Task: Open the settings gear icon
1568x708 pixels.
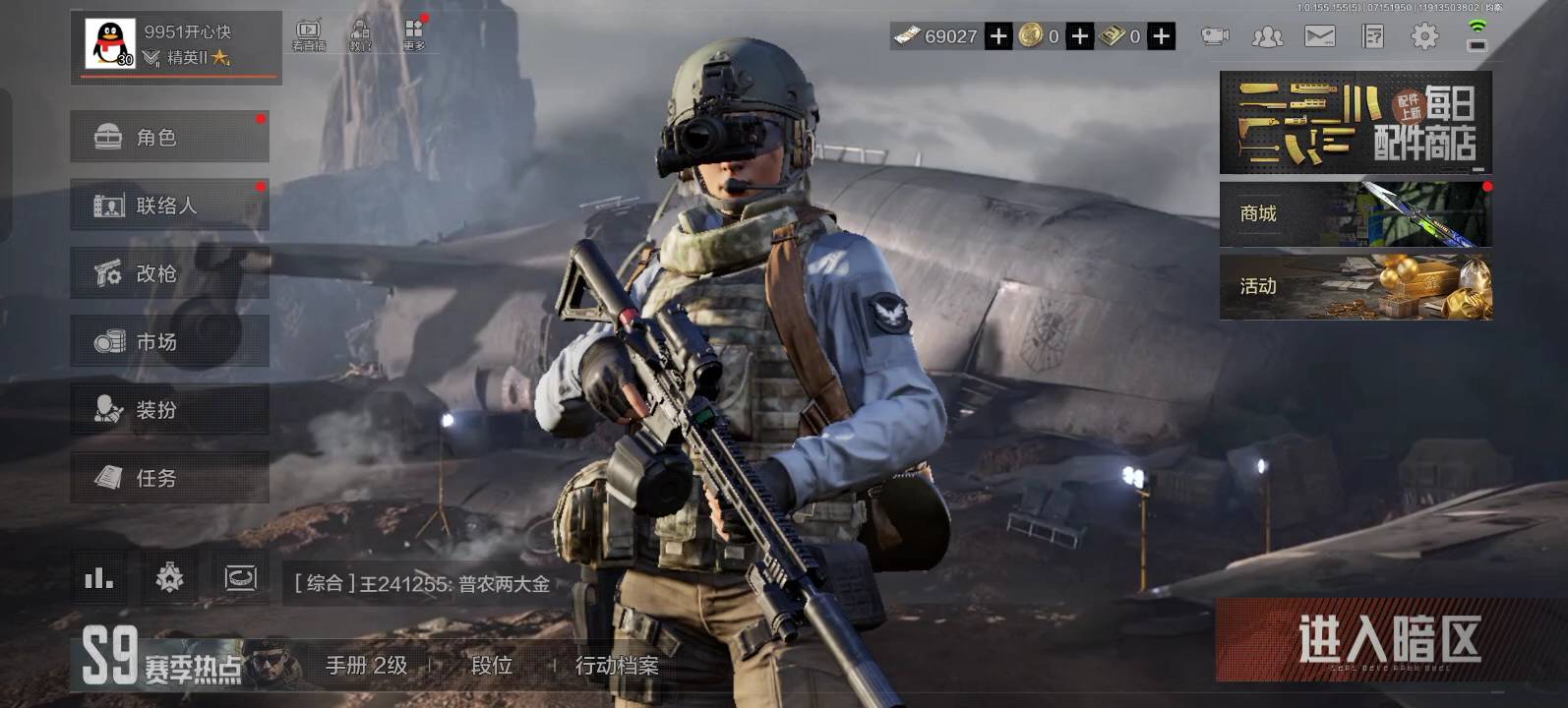Action: pos(1424,36)
